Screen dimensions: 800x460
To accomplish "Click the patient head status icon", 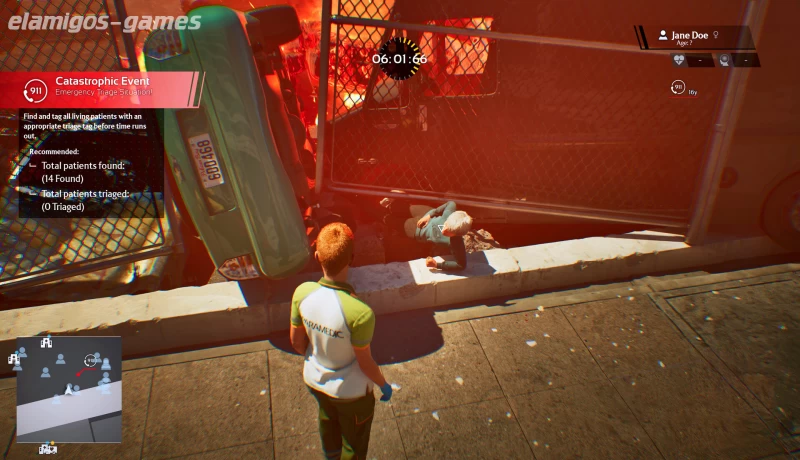I will pos(725,60).
